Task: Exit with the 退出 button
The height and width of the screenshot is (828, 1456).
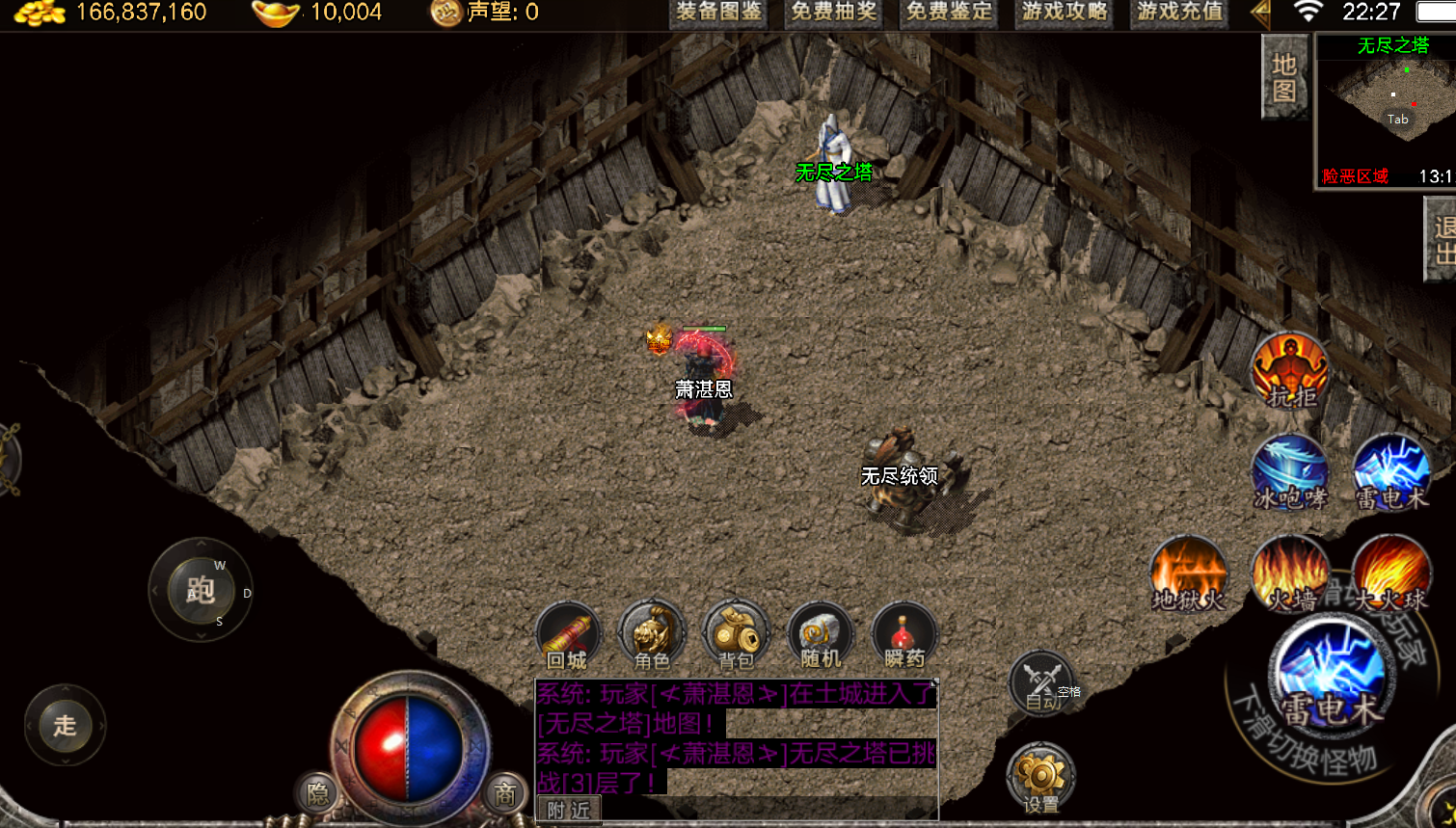Action: pyautogui.click(x=1443, y=240)
